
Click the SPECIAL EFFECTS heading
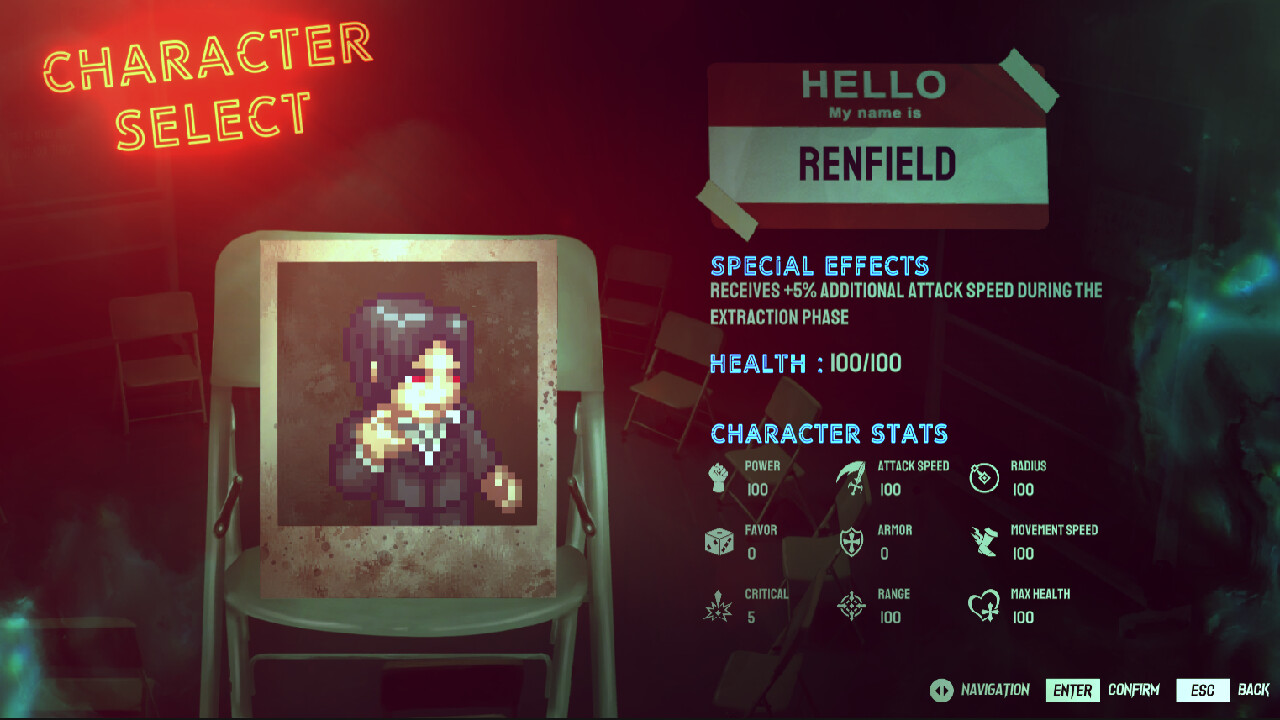(x=819, y=266)
